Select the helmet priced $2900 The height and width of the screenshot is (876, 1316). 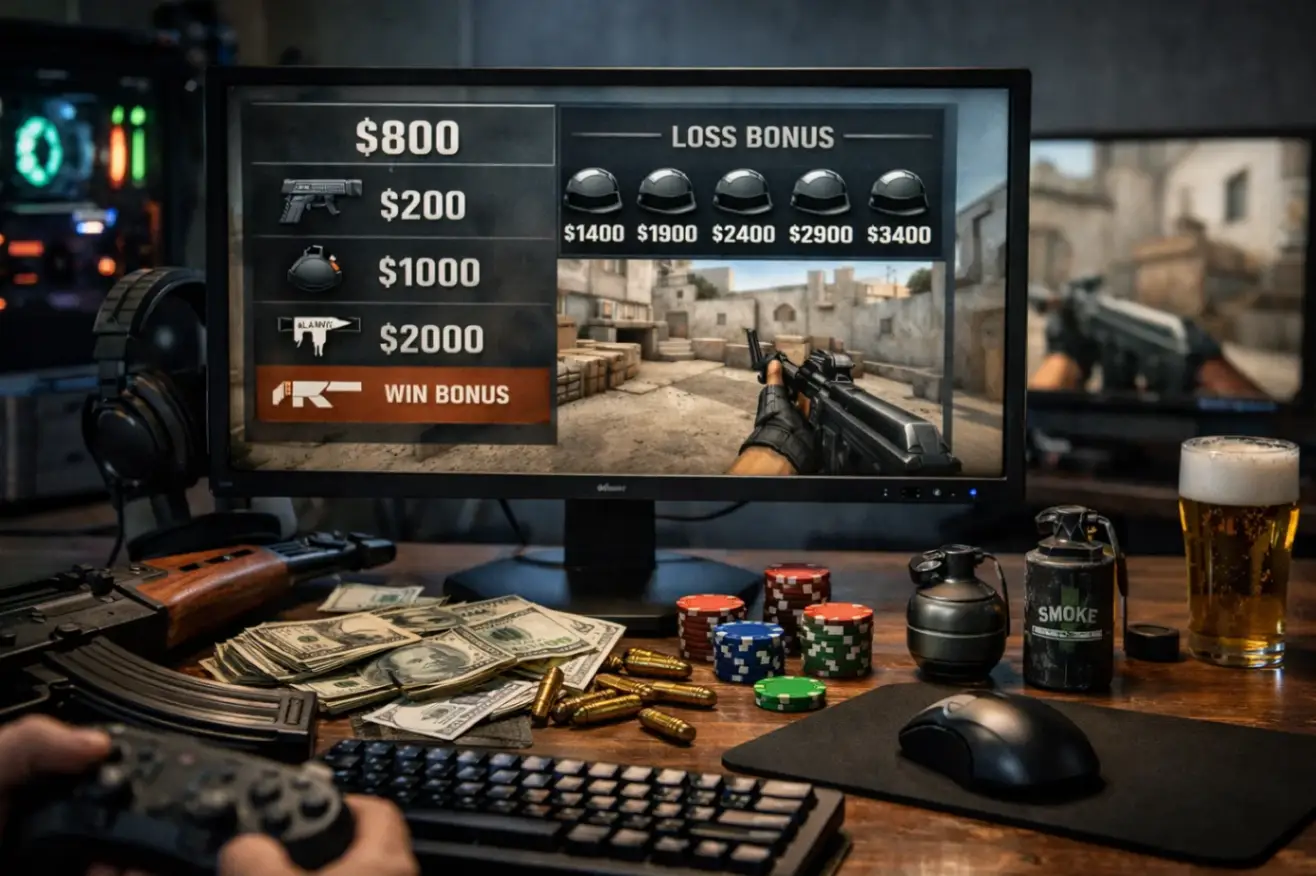(820, 192)
